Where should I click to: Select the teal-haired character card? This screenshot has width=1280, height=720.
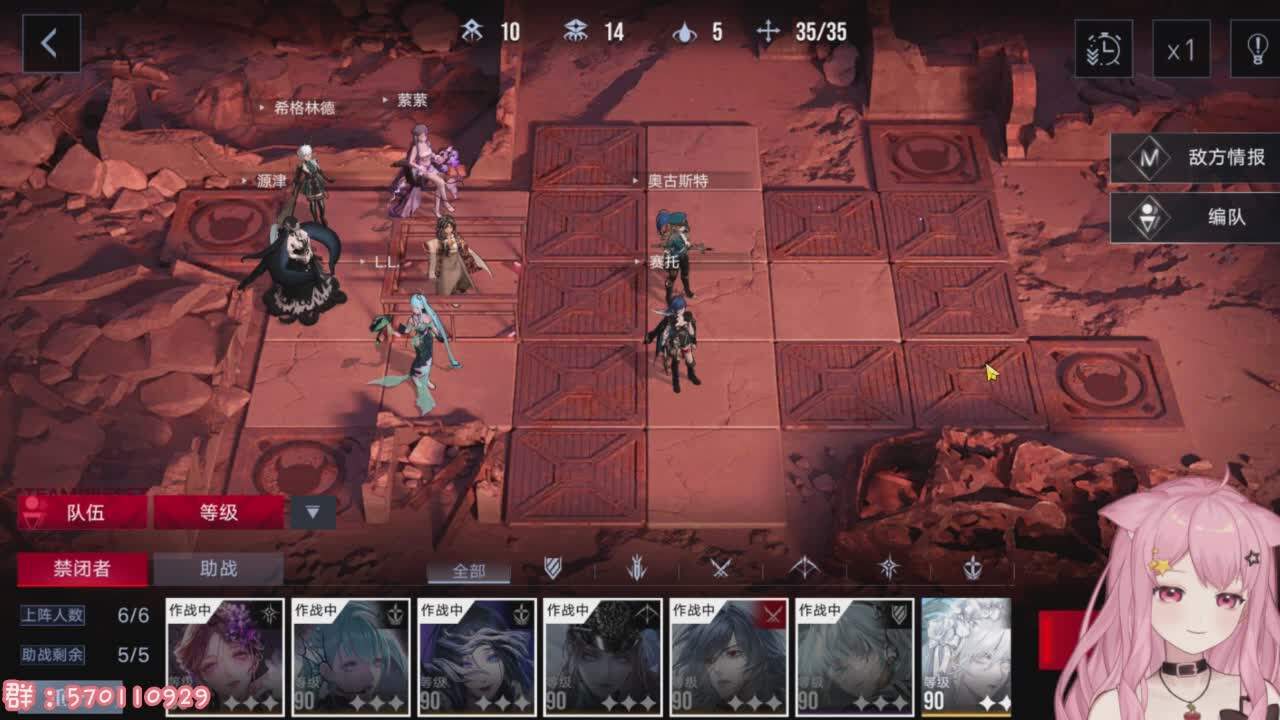351,656
